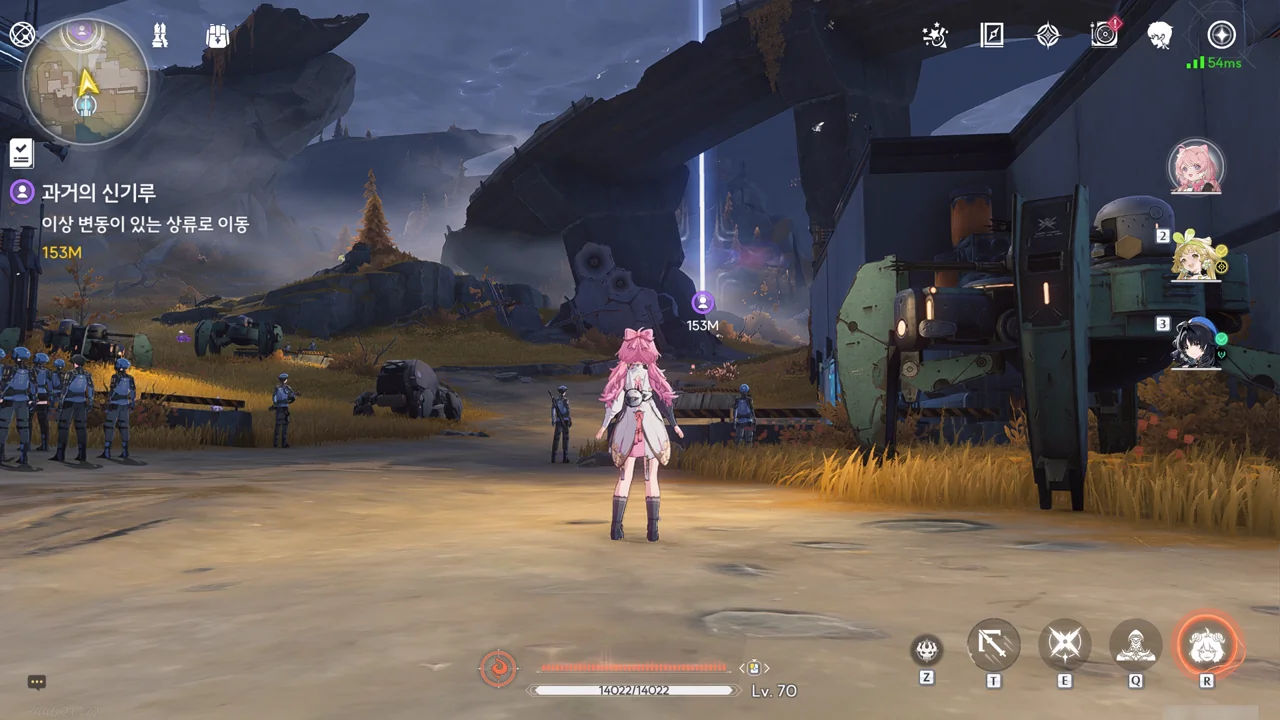Open the backpack inventory icon
Viewport: 1280px width, 720px height.
[217, 36]
